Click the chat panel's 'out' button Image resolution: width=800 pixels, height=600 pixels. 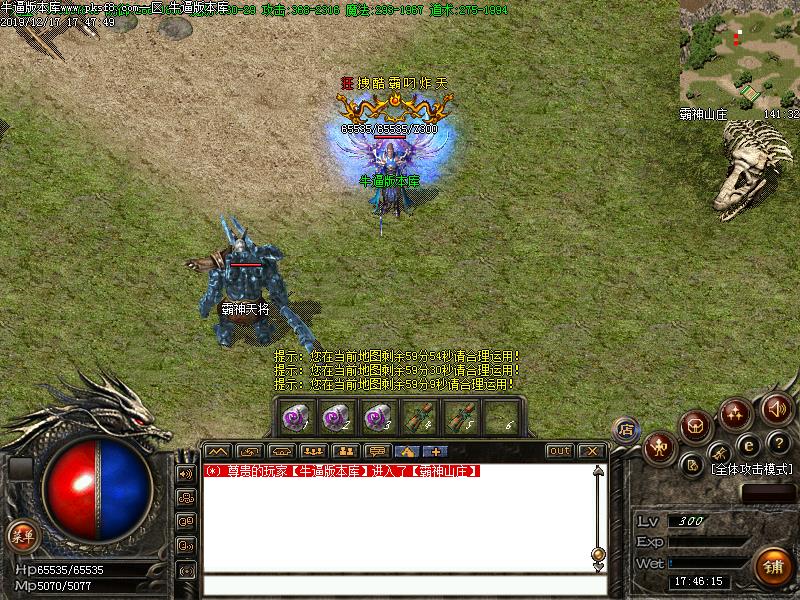(560, 451)
